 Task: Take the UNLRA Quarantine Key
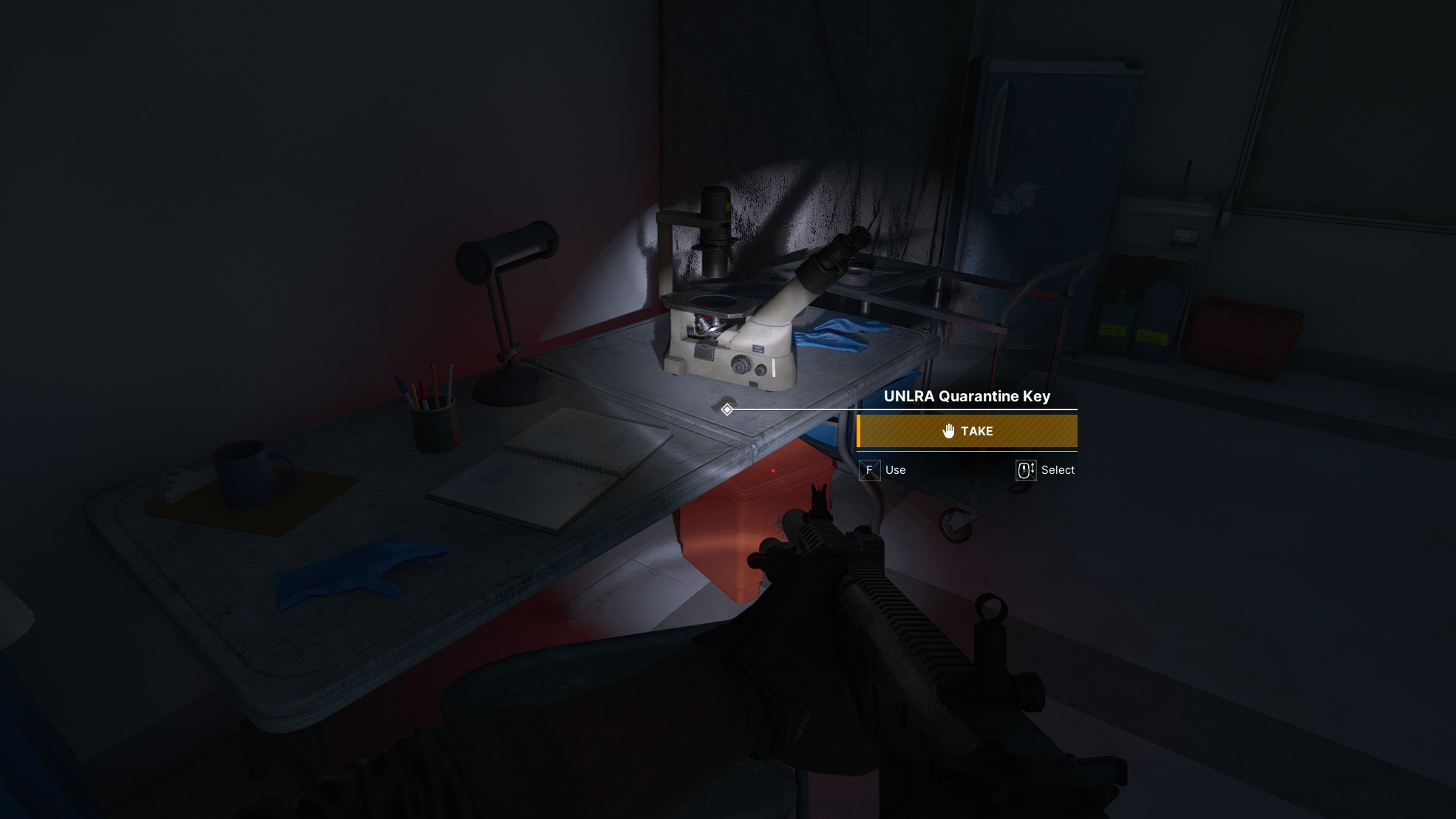point(967,431)
